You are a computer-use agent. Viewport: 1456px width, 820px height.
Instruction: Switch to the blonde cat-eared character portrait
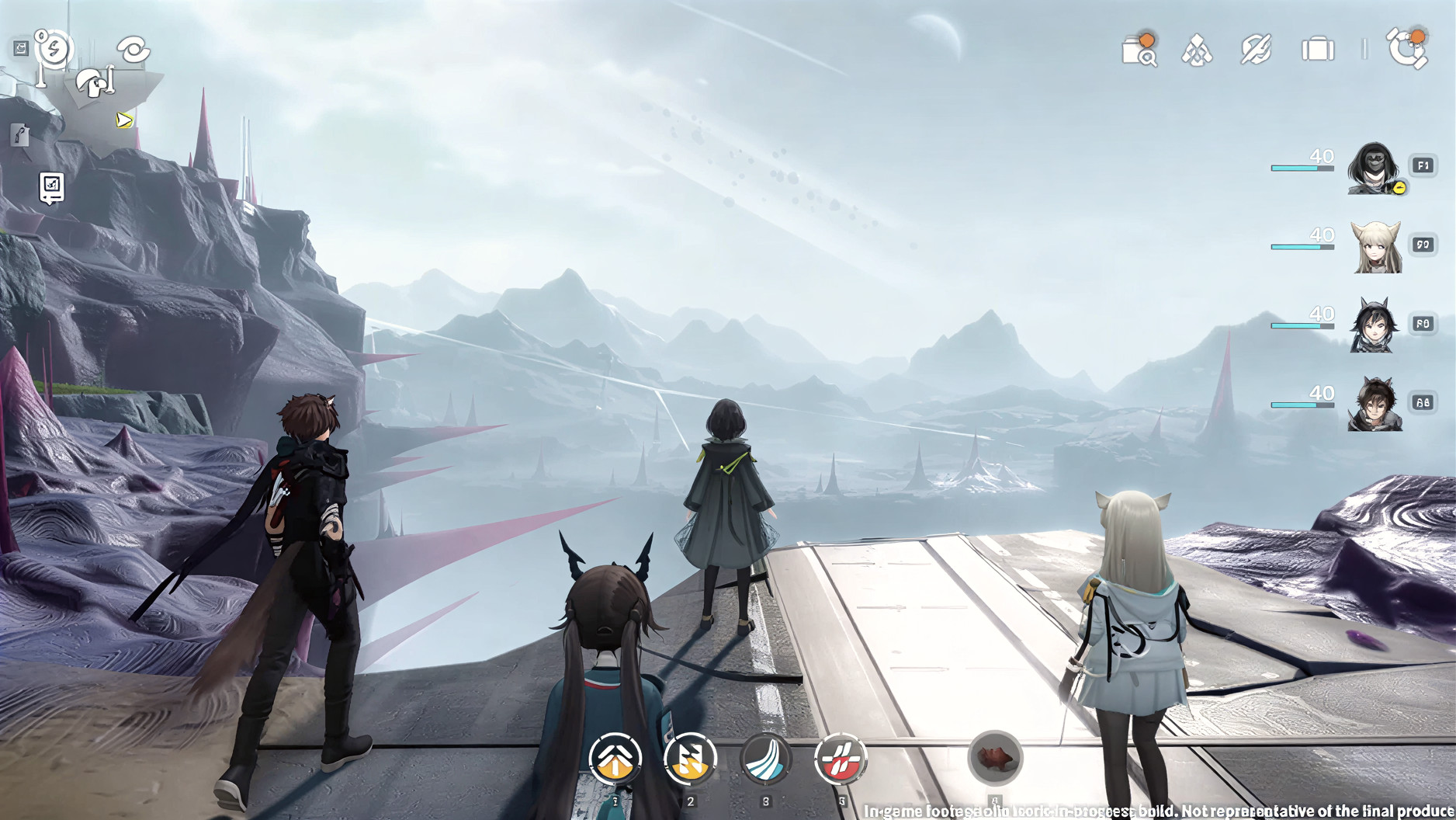pyautogui.click(x=1376, y=247)
